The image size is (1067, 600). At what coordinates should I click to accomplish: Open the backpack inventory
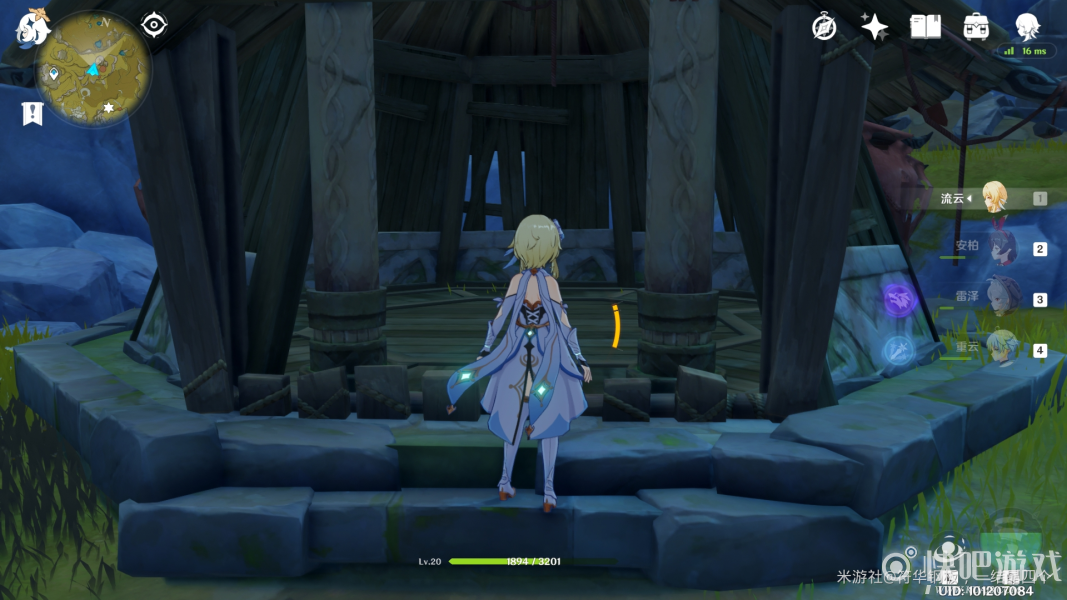(976, 27)
